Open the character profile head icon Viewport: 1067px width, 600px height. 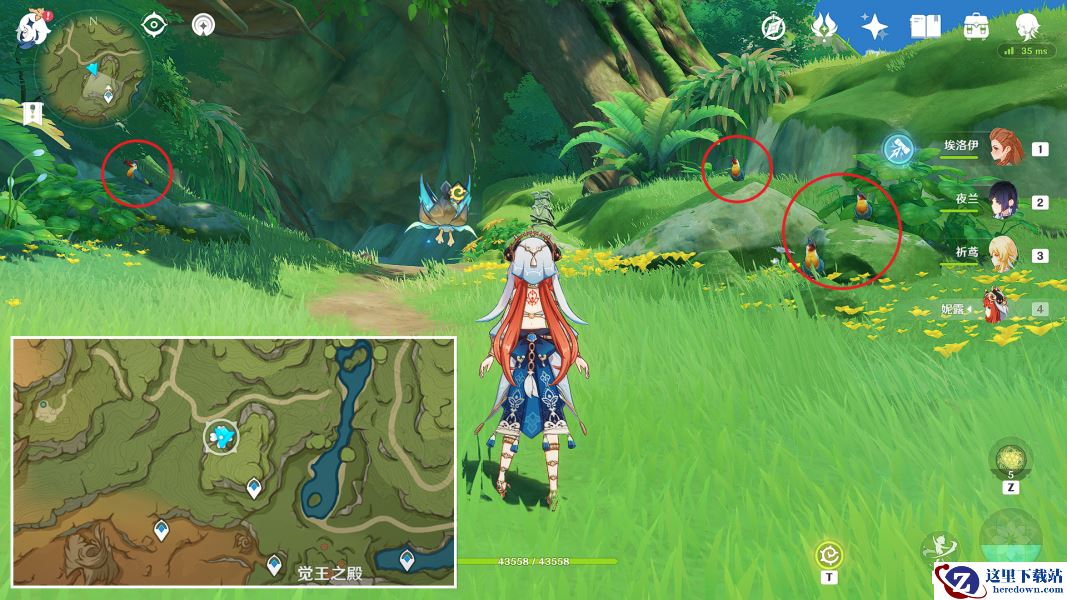tap(1027, 25)
